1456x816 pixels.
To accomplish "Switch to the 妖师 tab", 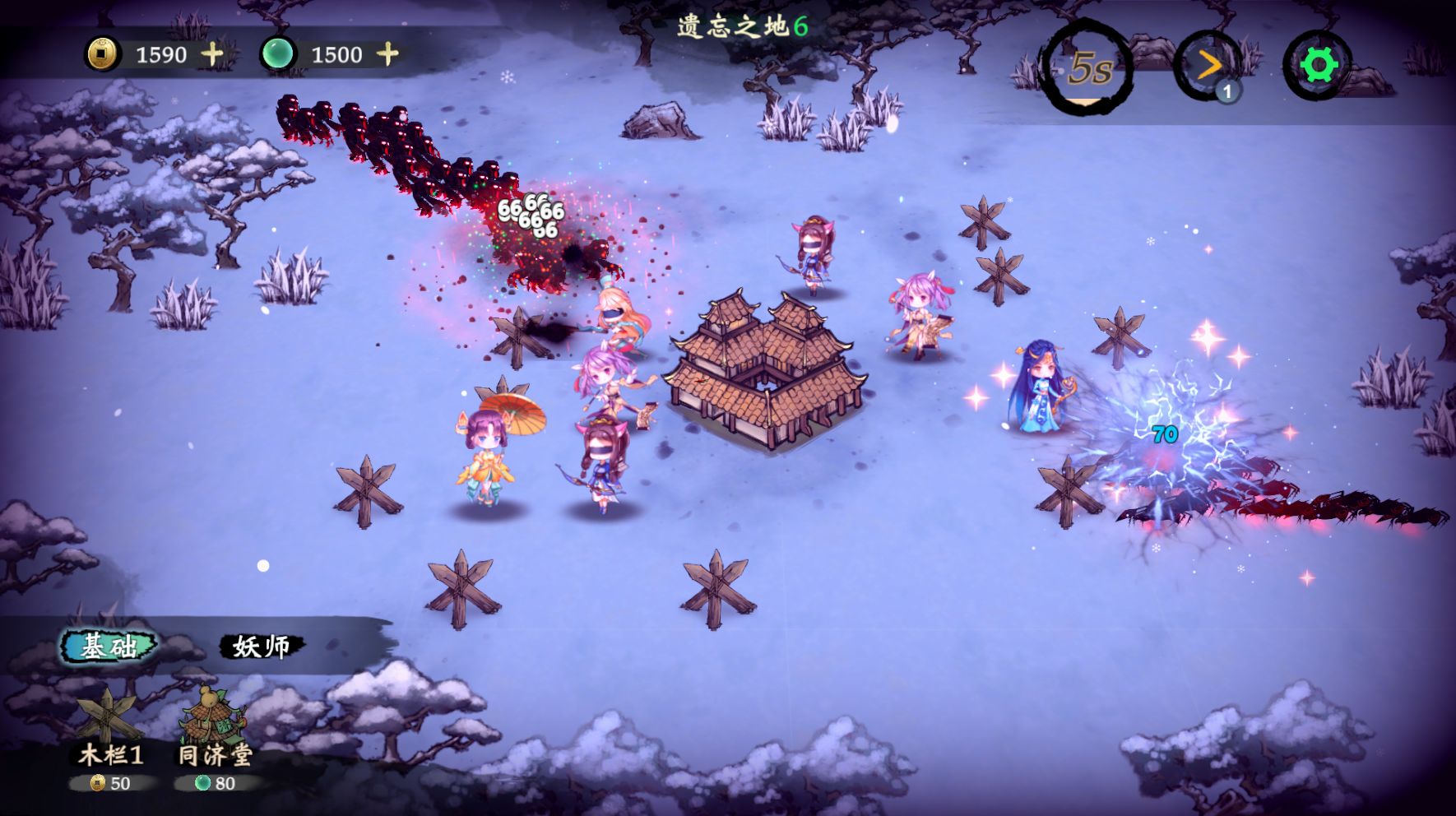I will (262, 647).
